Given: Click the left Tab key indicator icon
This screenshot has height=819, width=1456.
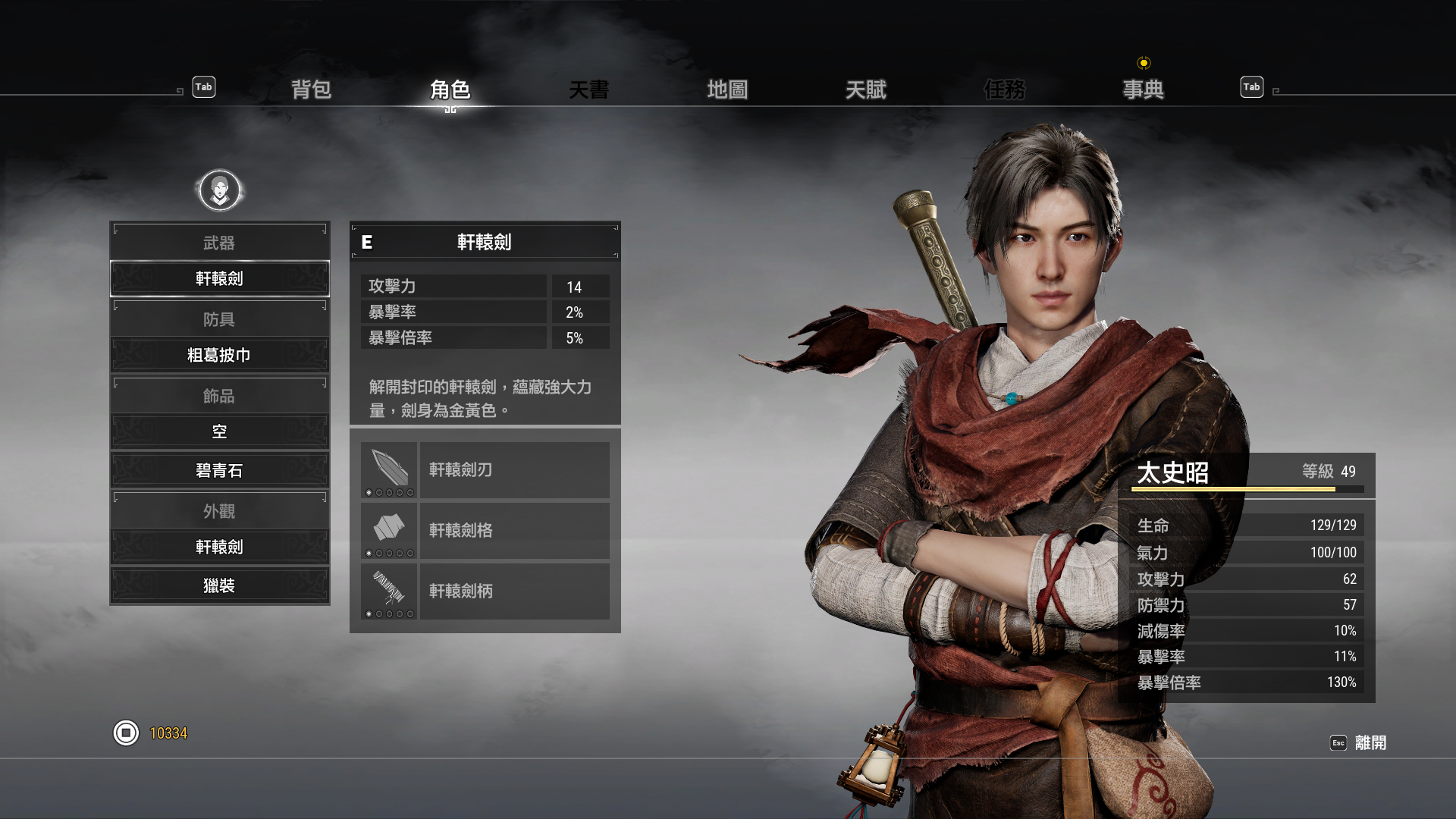Looking at the screenshot, I should (202, 87).
